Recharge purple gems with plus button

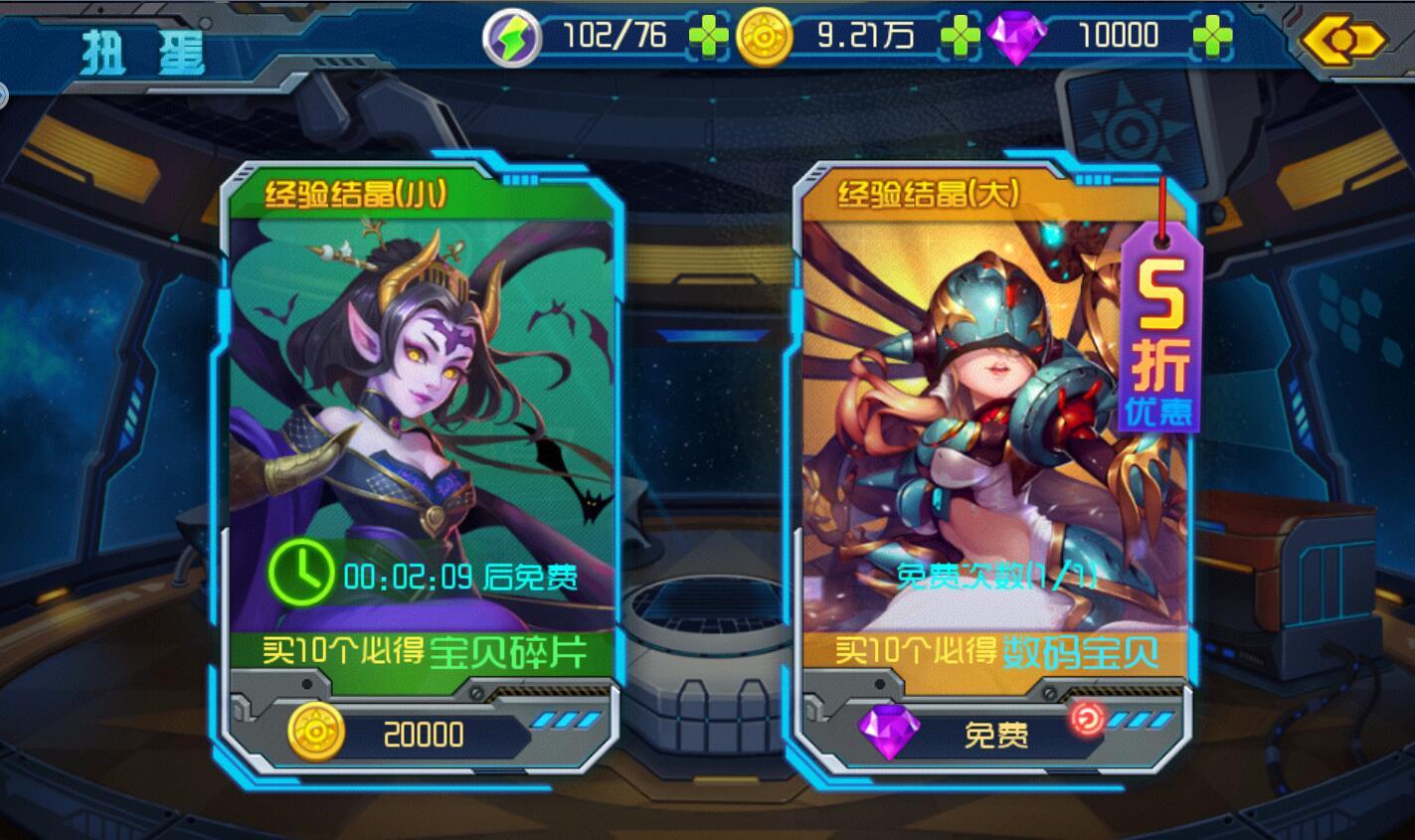pos(1212,37)
